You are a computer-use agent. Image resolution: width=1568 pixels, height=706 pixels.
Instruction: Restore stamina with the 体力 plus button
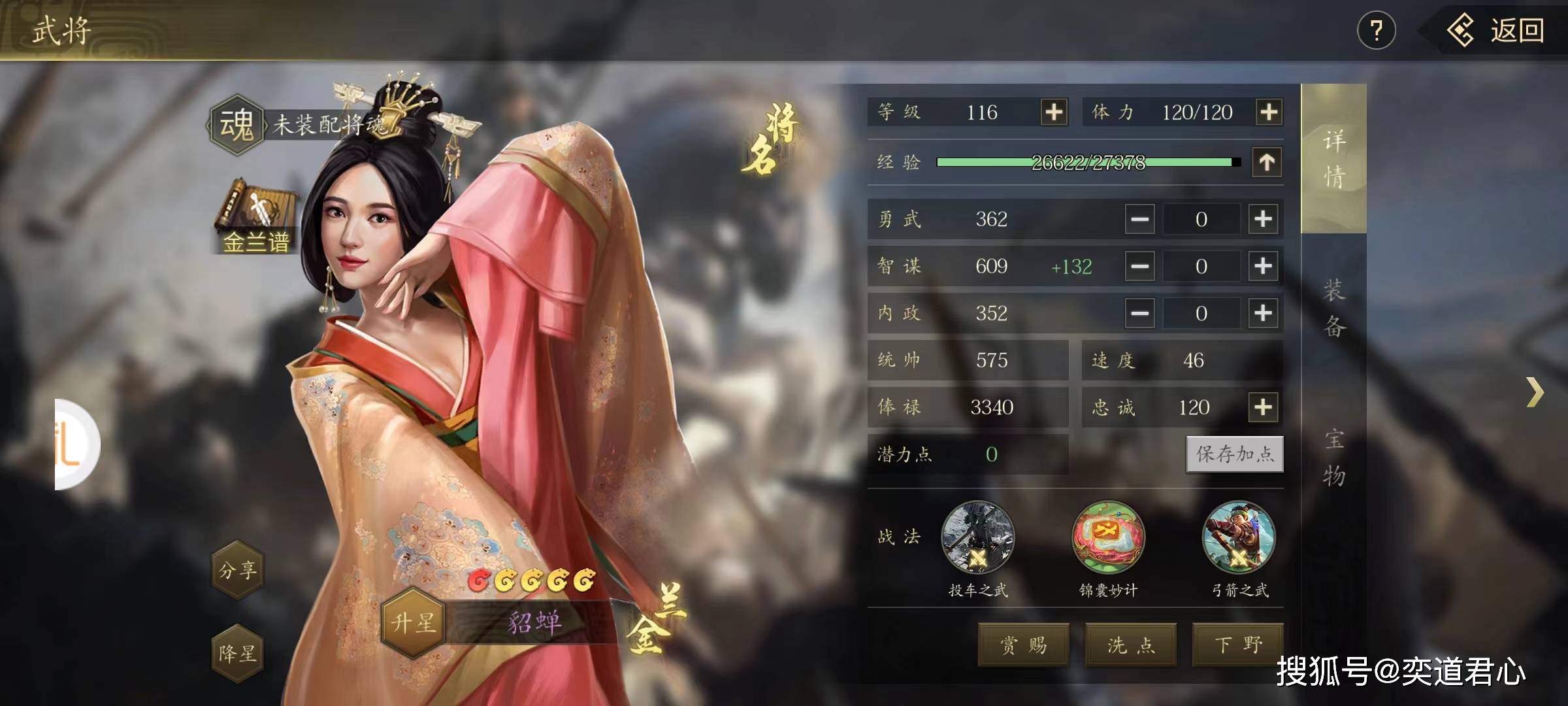(1268, 112)
